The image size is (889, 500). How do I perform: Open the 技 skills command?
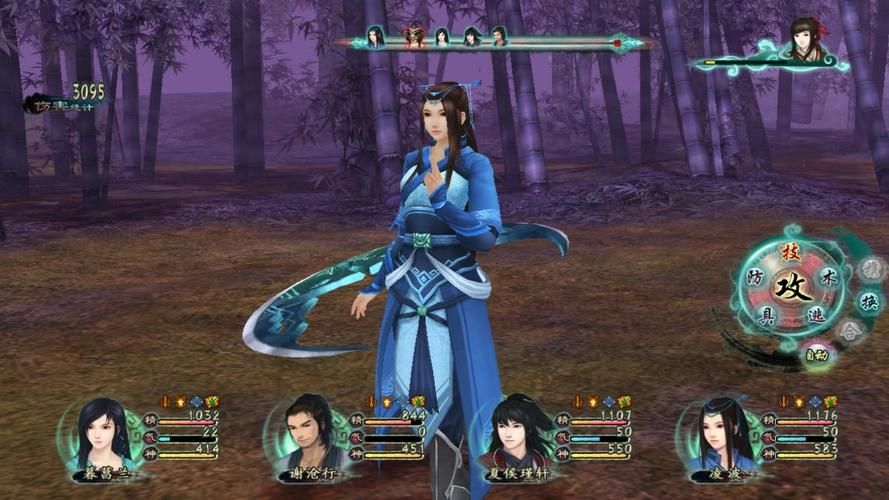790,252
